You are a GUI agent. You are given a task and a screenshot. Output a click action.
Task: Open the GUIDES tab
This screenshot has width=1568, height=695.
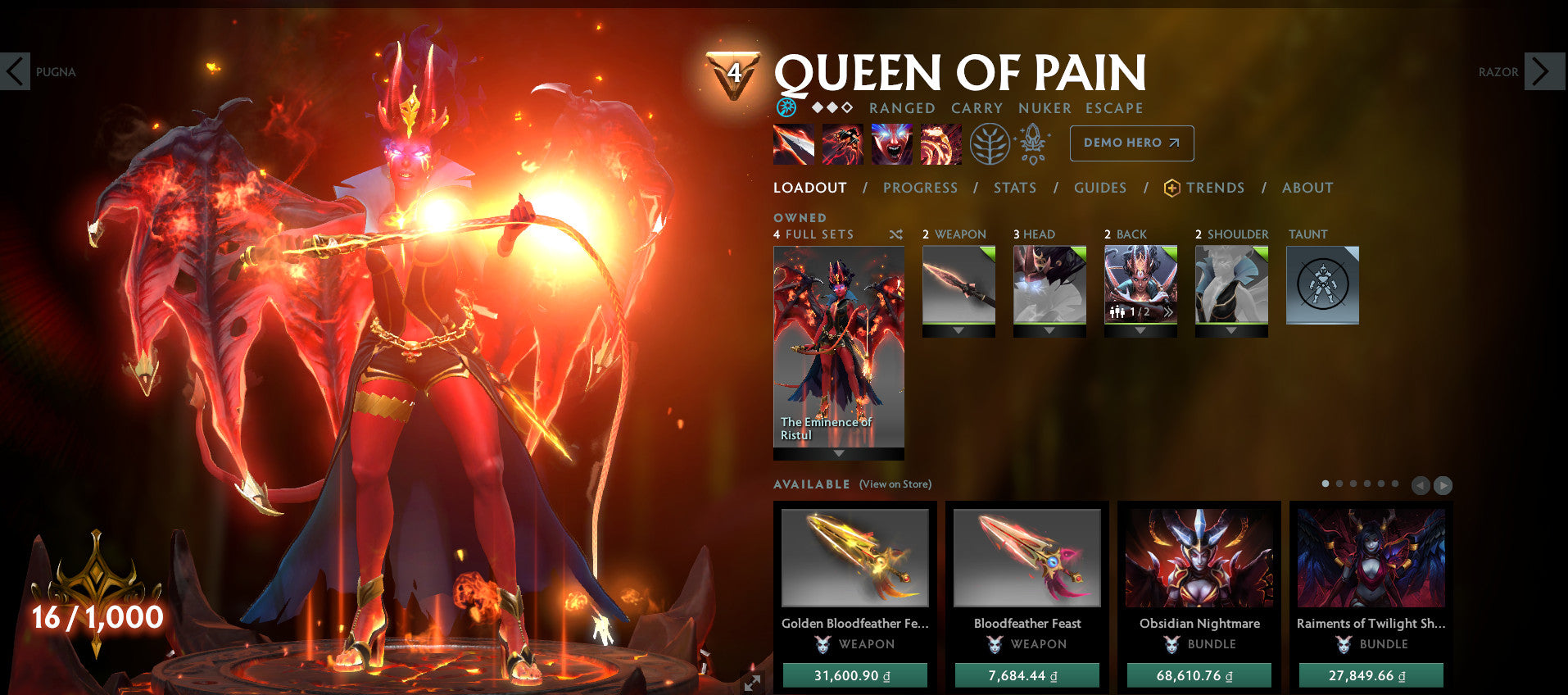pyautogui.click(x=1100, y=188)
